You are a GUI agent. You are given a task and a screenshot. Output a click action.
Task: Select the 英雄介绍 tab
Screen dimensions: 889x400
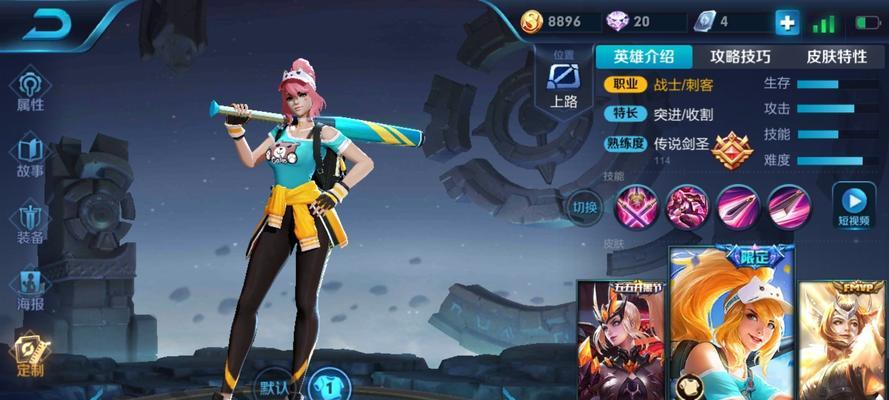click(x=644, y=56)
